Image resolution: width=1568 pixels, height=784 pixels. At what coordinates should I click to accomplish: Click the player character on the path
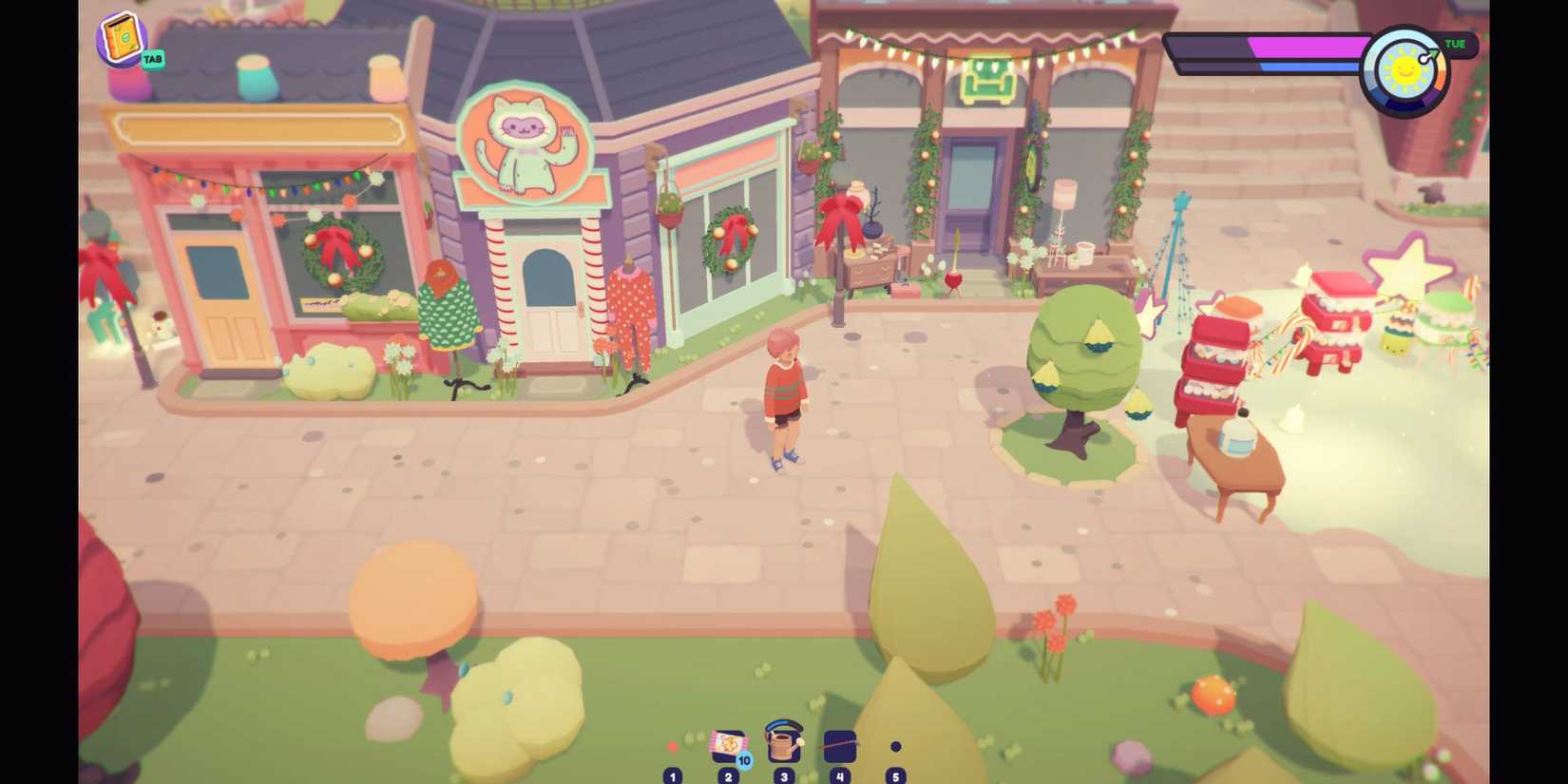[783, 399]
